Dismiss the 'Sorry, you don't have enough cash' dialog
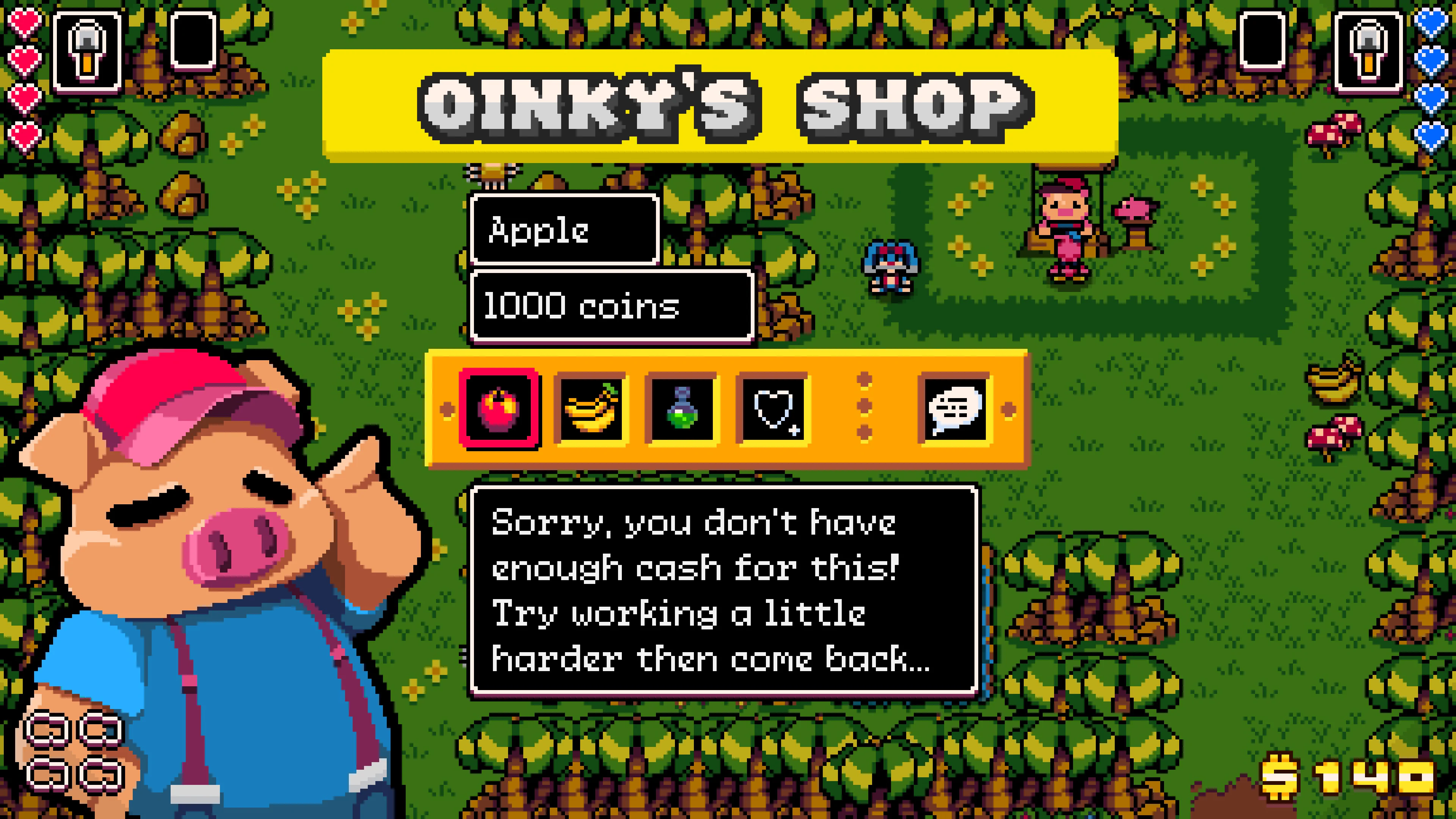The height and width of the screenshot is (819, 1456). [723, 593]
